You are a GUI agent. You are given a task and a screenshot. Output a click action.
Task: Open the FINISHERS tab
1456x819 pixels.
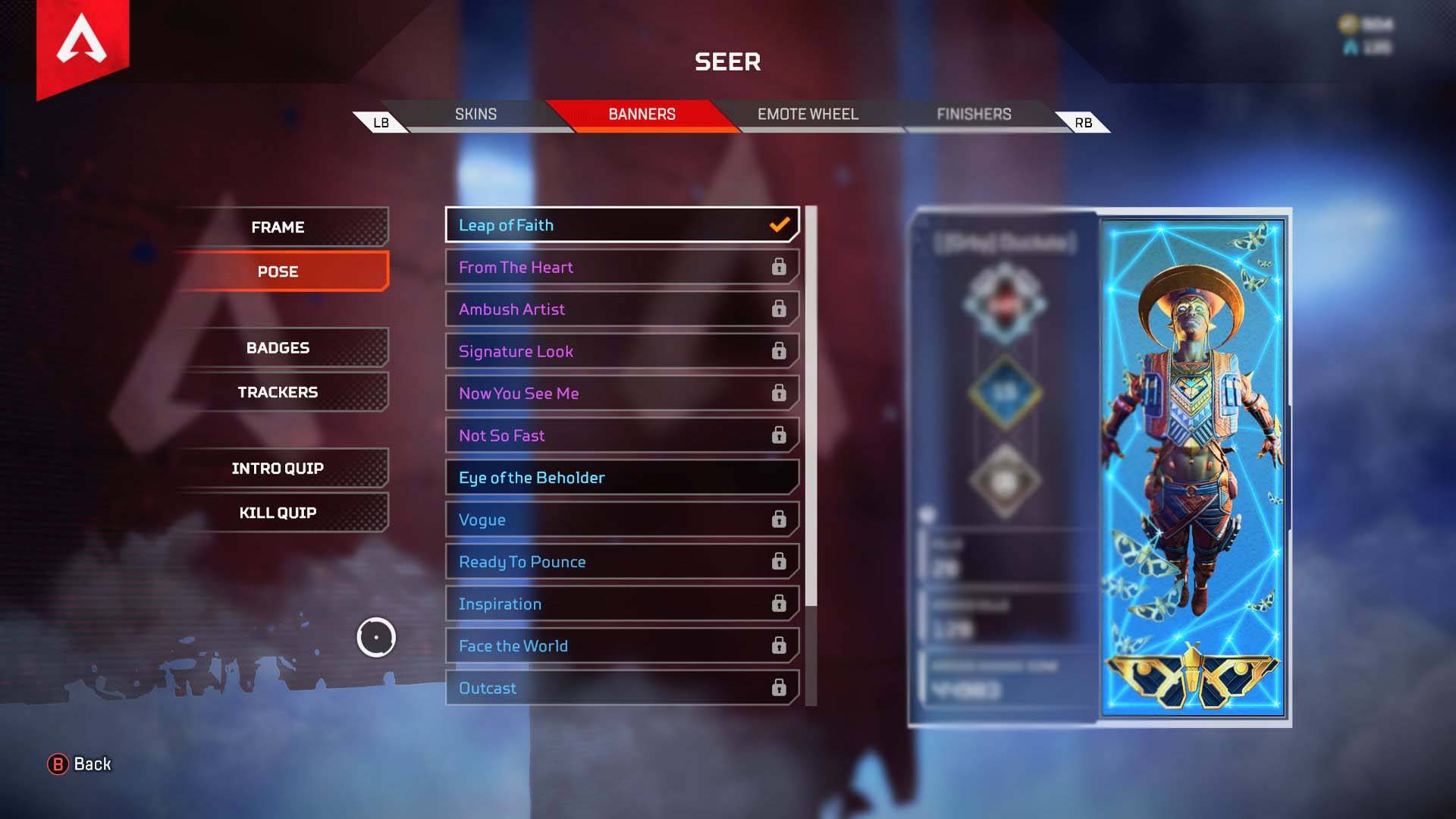point(973,114)
